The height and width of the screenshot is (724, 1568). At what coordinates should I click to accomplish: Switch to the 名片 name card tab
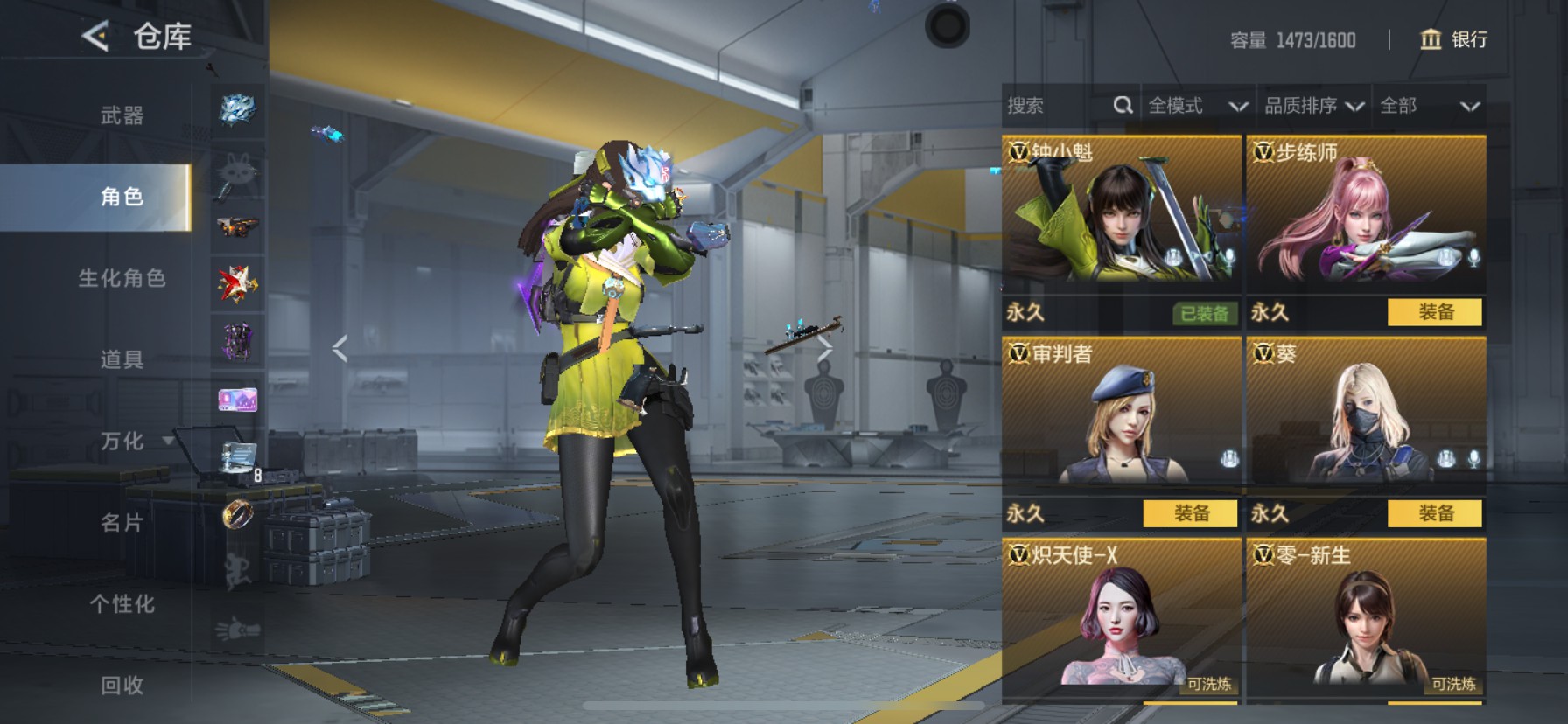tap(122, 523)
